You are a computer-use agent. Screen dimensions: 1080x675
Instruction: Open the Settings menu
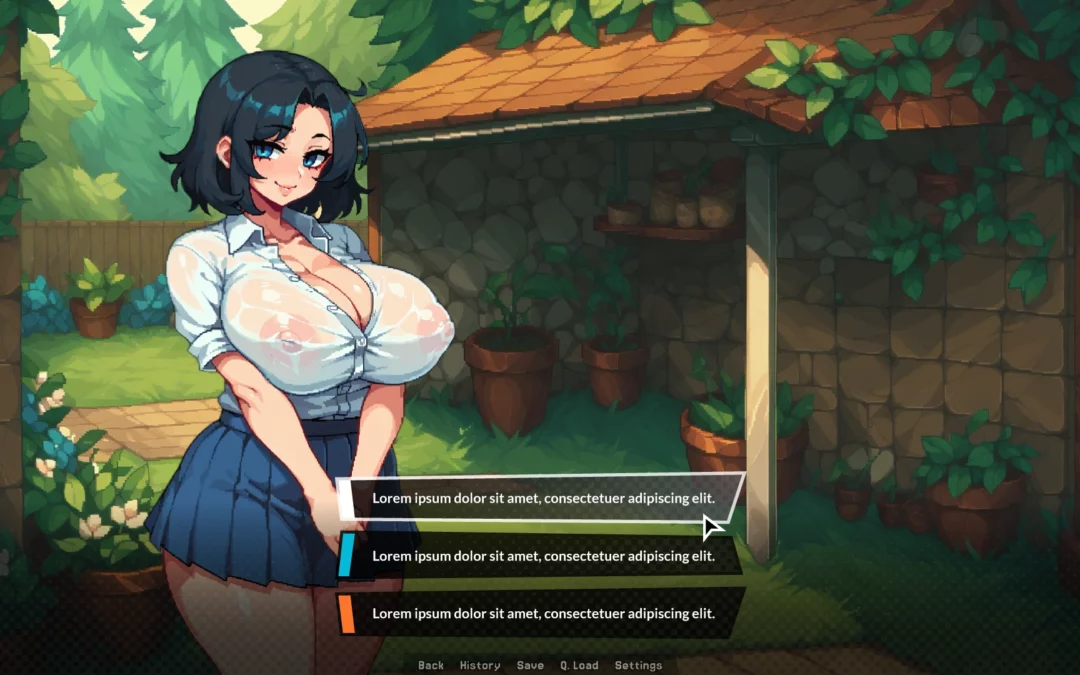[x=638, y=665]
